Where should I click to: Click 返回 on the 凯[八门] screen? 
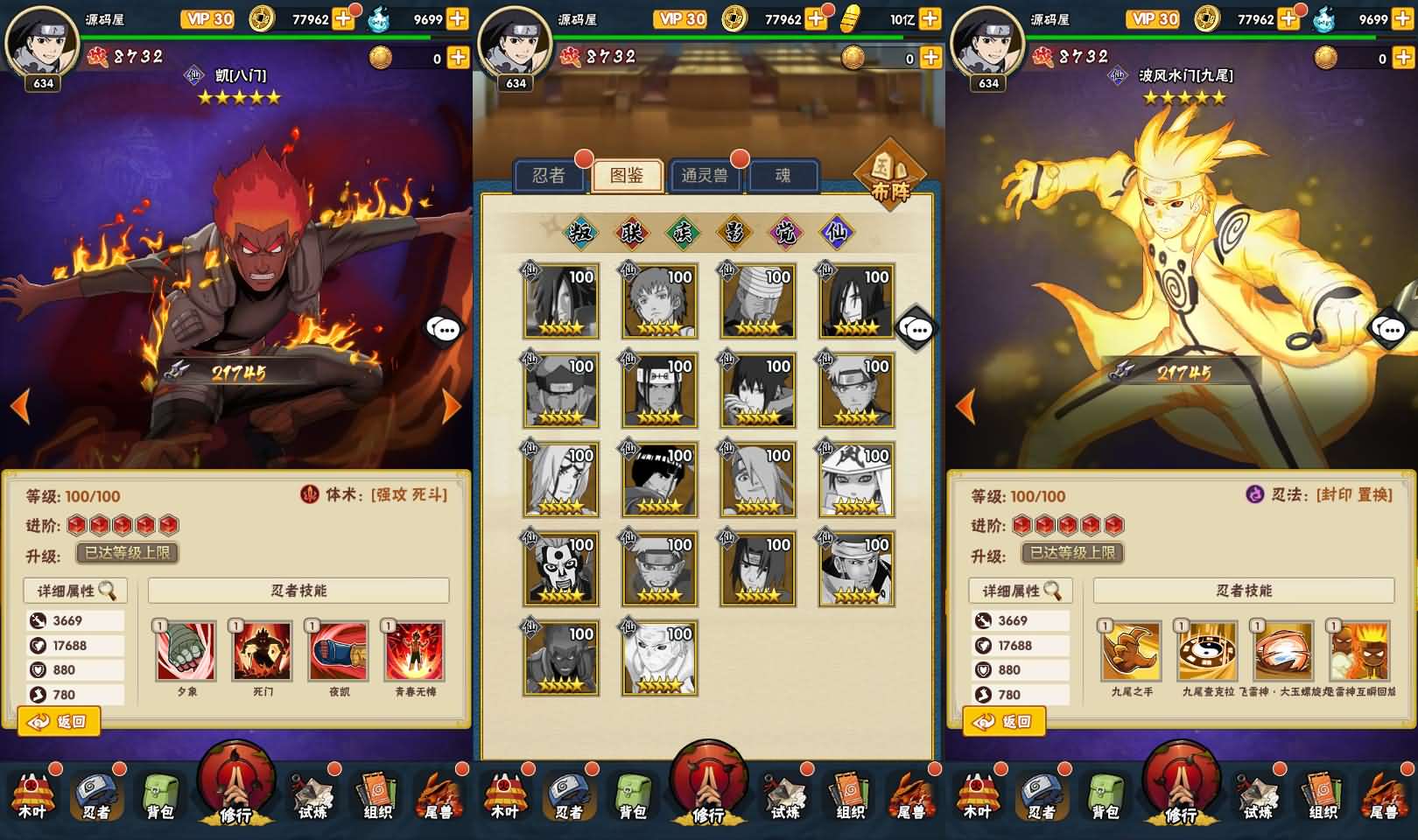(x=59, y=722)
